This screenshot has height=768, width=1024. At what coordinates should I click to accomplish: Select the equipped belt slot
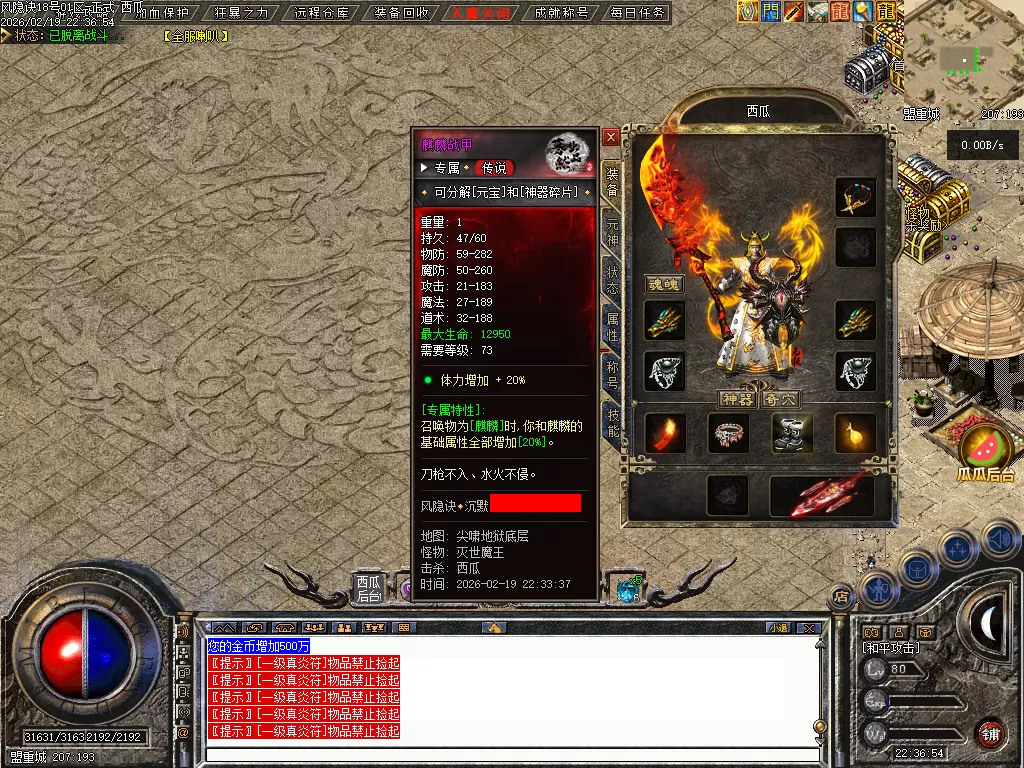click(728, 433)
